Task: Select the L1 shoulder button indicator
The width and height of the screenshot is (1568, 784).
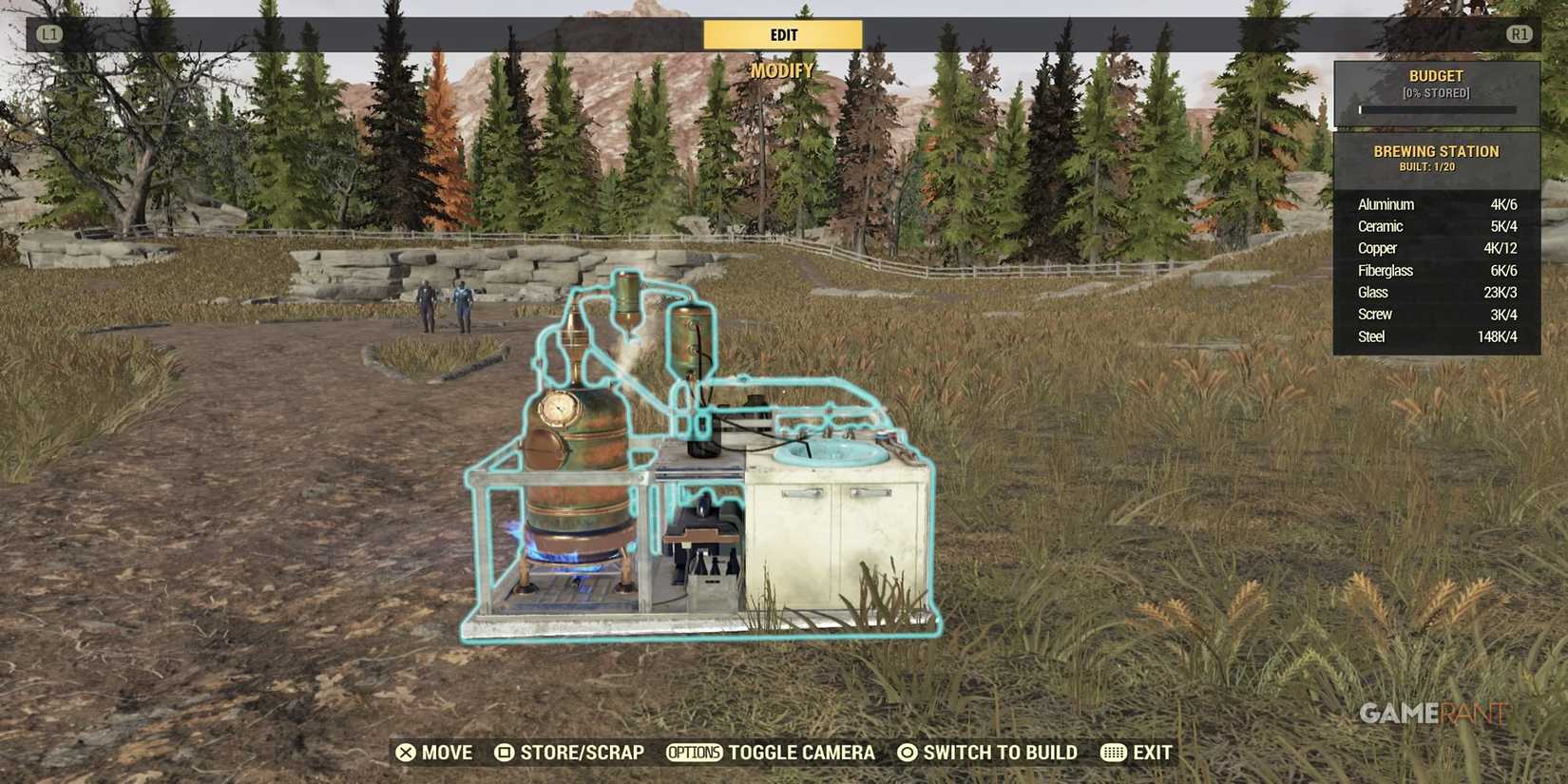Action: click(x=48, y=34)
